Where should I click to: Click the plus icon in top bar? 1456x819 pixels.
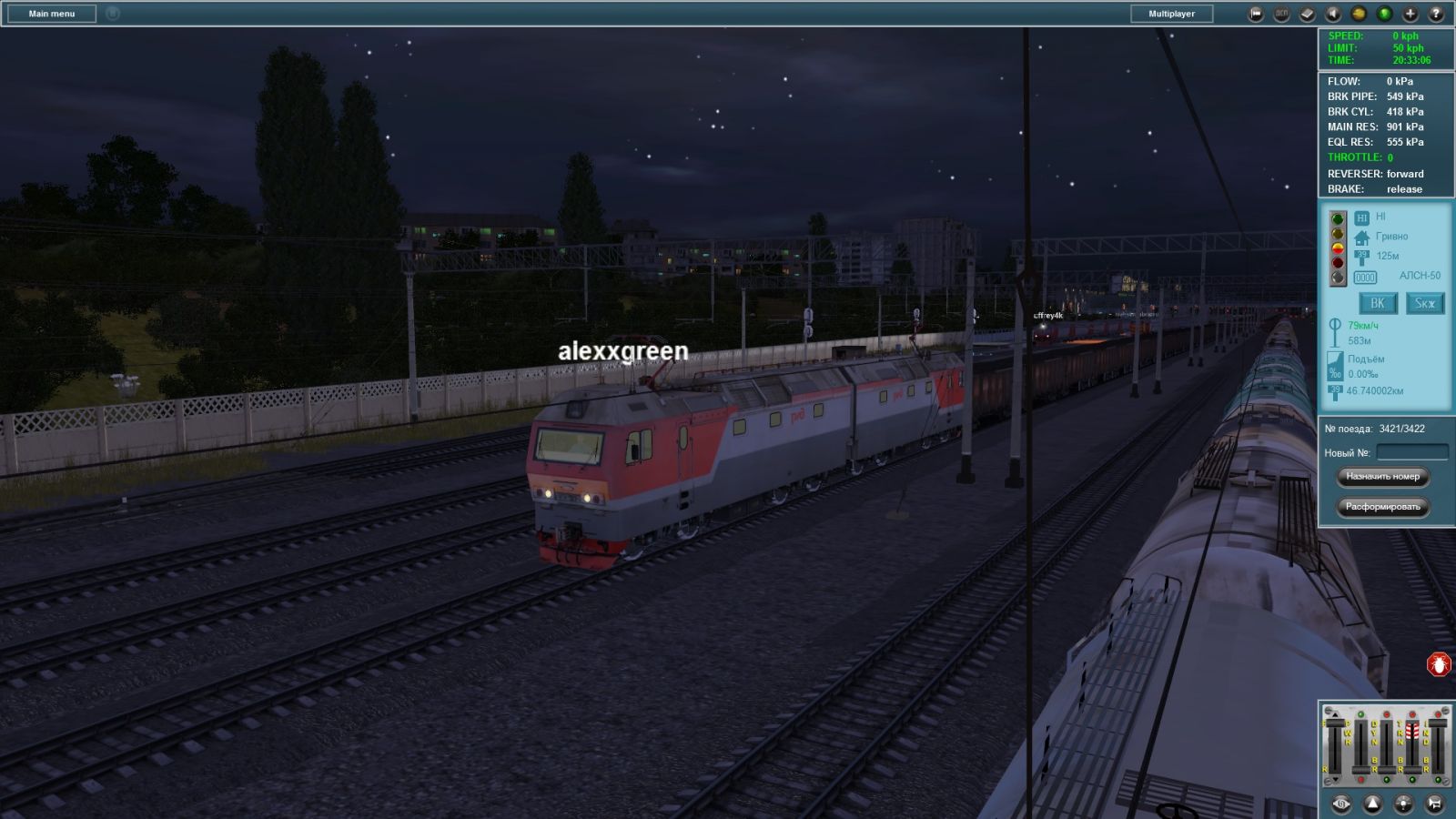coord(1410,14)
